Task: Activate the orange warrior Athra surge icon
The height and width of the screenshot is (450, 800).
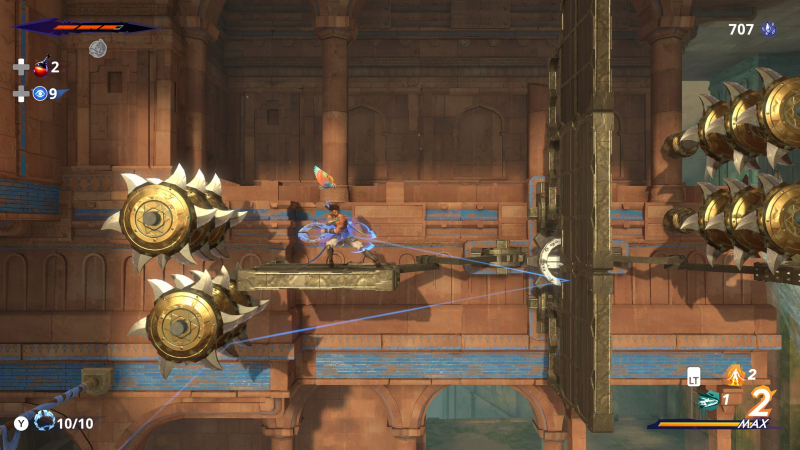Action: (734, 375)
